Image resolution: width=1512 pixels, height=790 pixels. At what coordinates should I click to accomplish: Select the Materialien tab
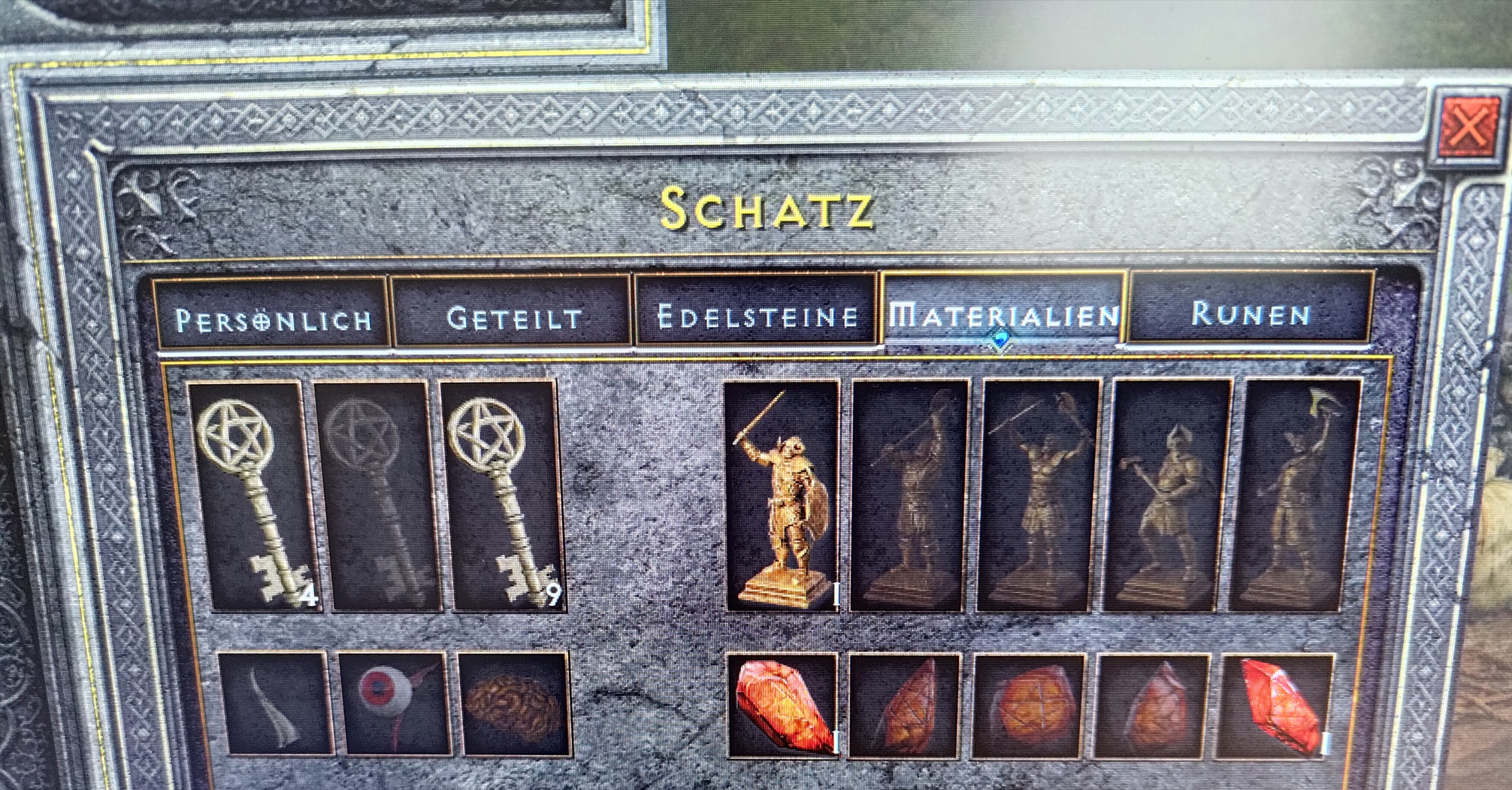pos(1003,315)
